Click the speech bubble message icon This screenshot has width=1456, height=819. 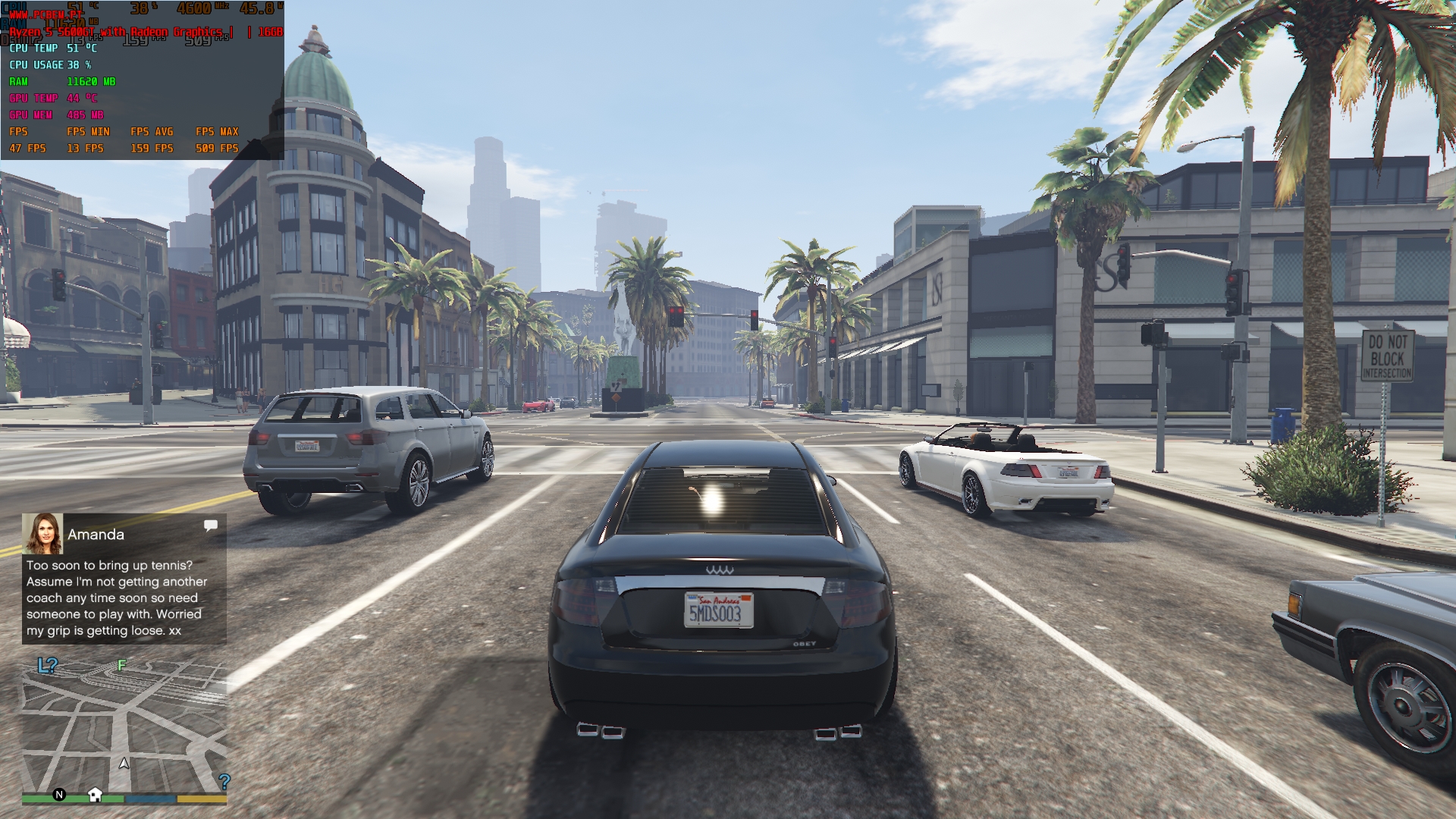coord(211,525)
